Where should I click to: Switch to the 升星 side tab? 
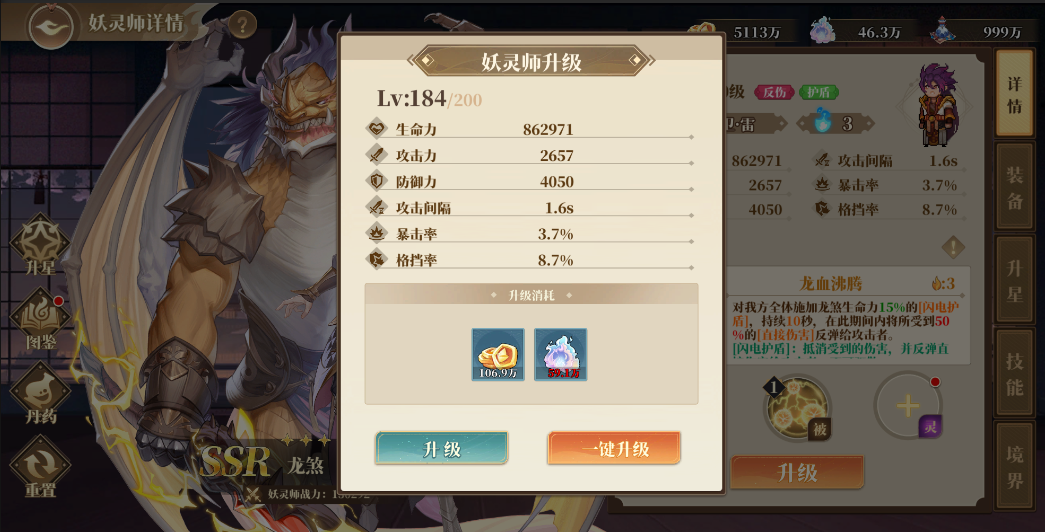pyautogui.click(x=1014, y=281)
